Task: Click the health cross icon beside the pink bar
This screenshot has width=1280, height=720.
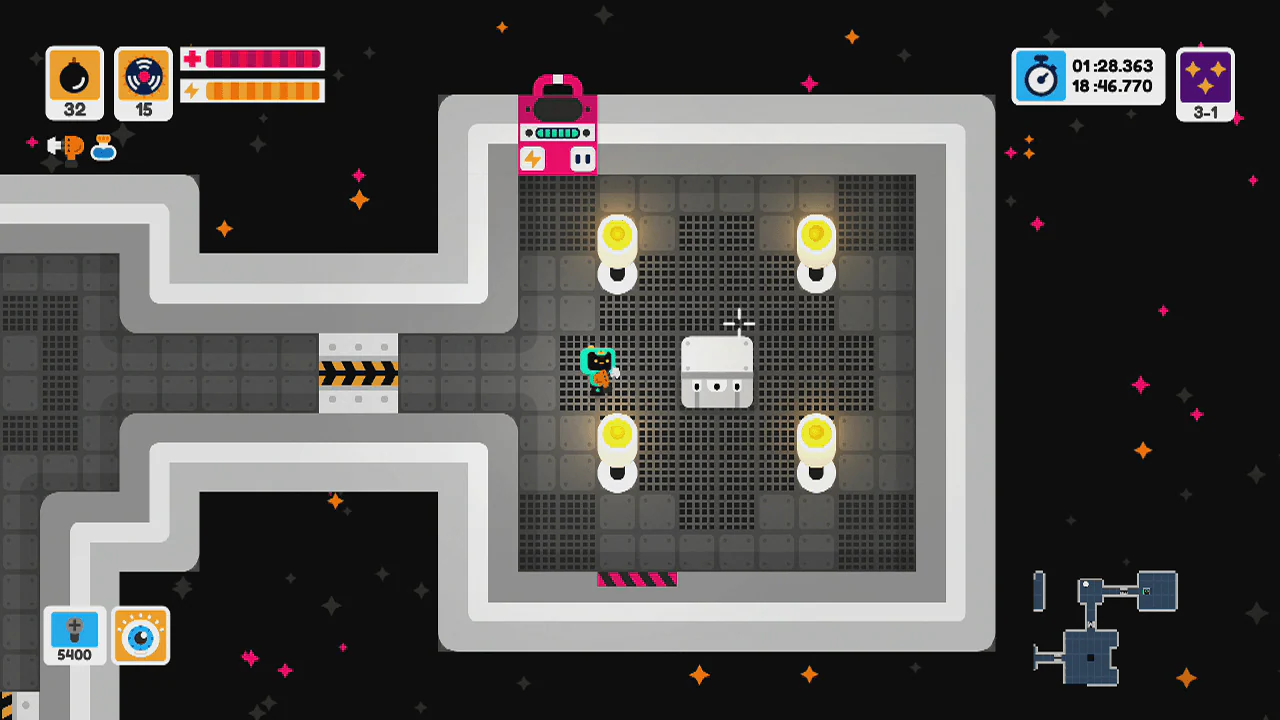Action: tap(192, 58)
